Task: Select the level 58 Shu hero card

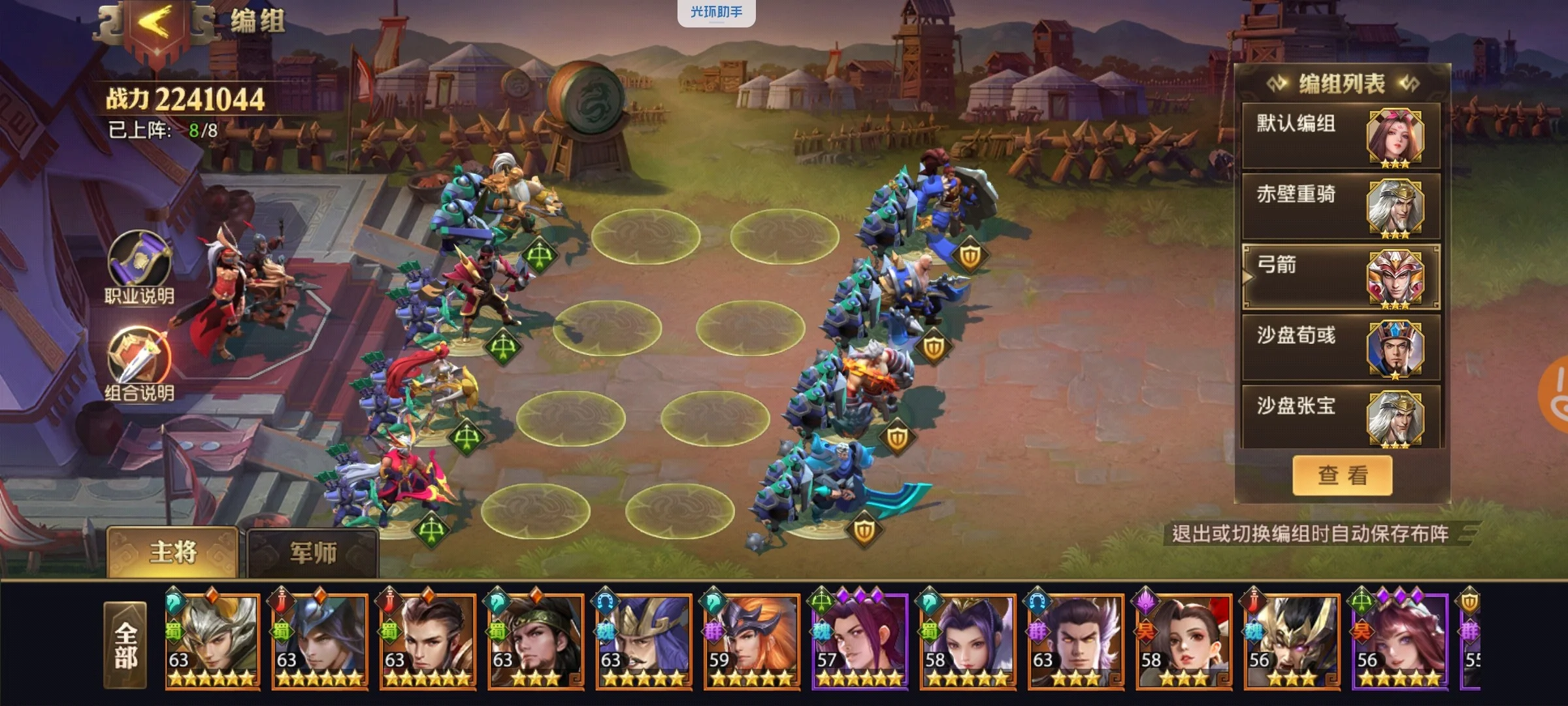Action: (x=968, y=641)
